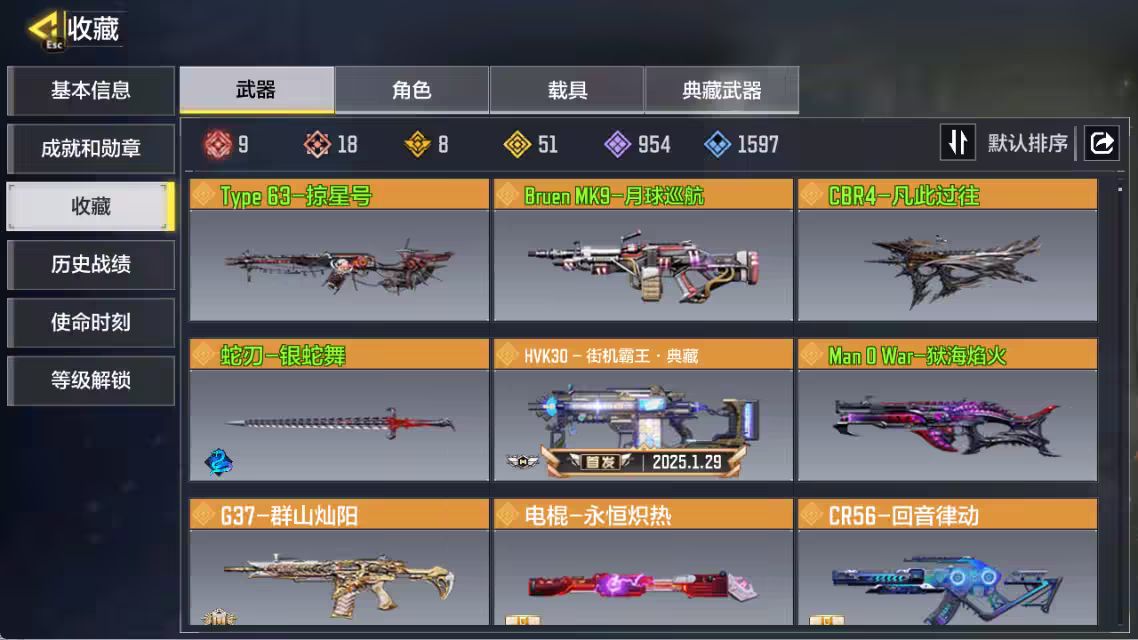Open the 成就和勋章 section
Image resolution: width=1138 pixels, height=640 pixels.
click(91, 149)
